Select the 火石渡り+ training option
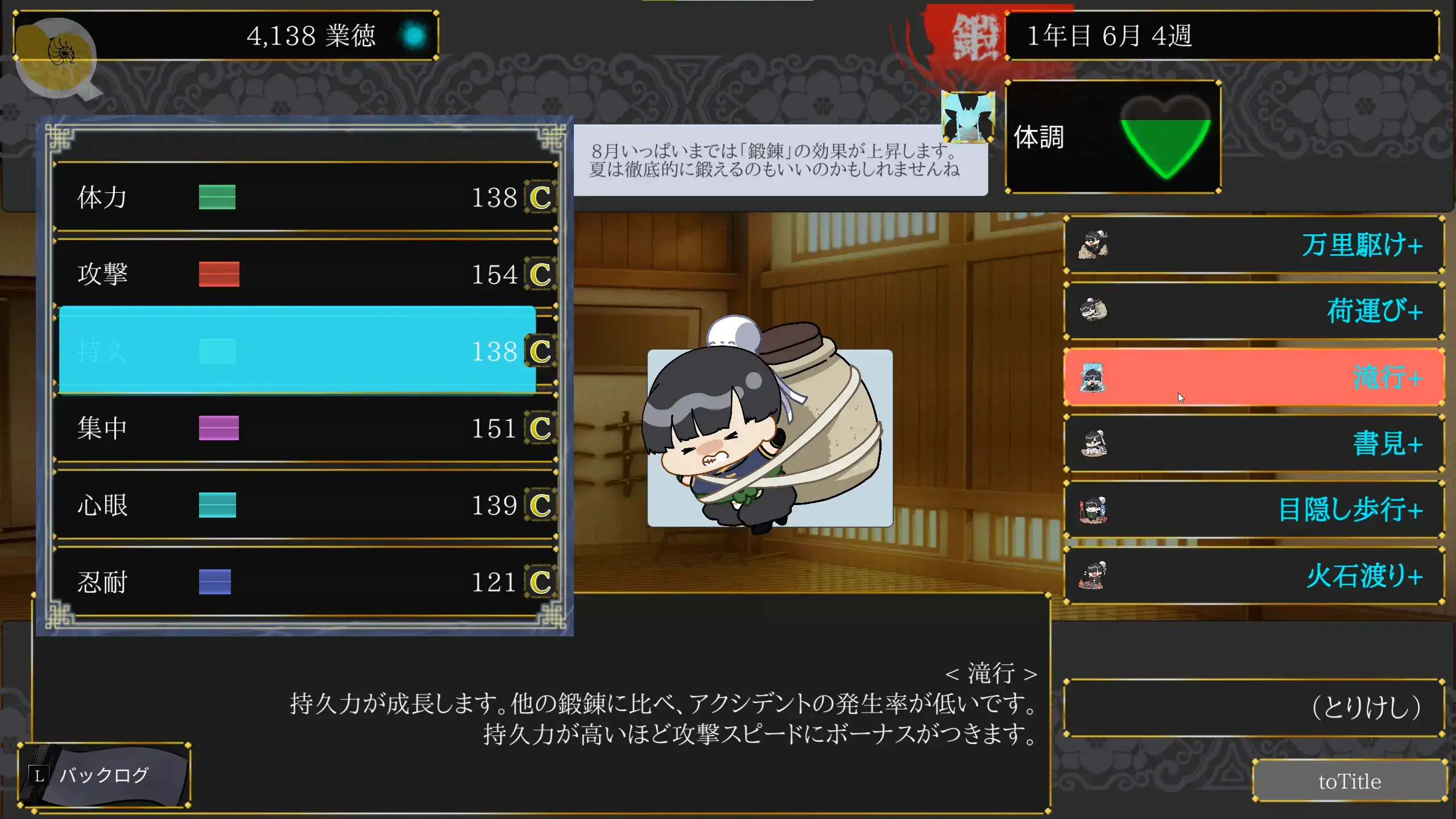The width and height of the screenshot is (1456, 819). click(x=1254, y=576)
